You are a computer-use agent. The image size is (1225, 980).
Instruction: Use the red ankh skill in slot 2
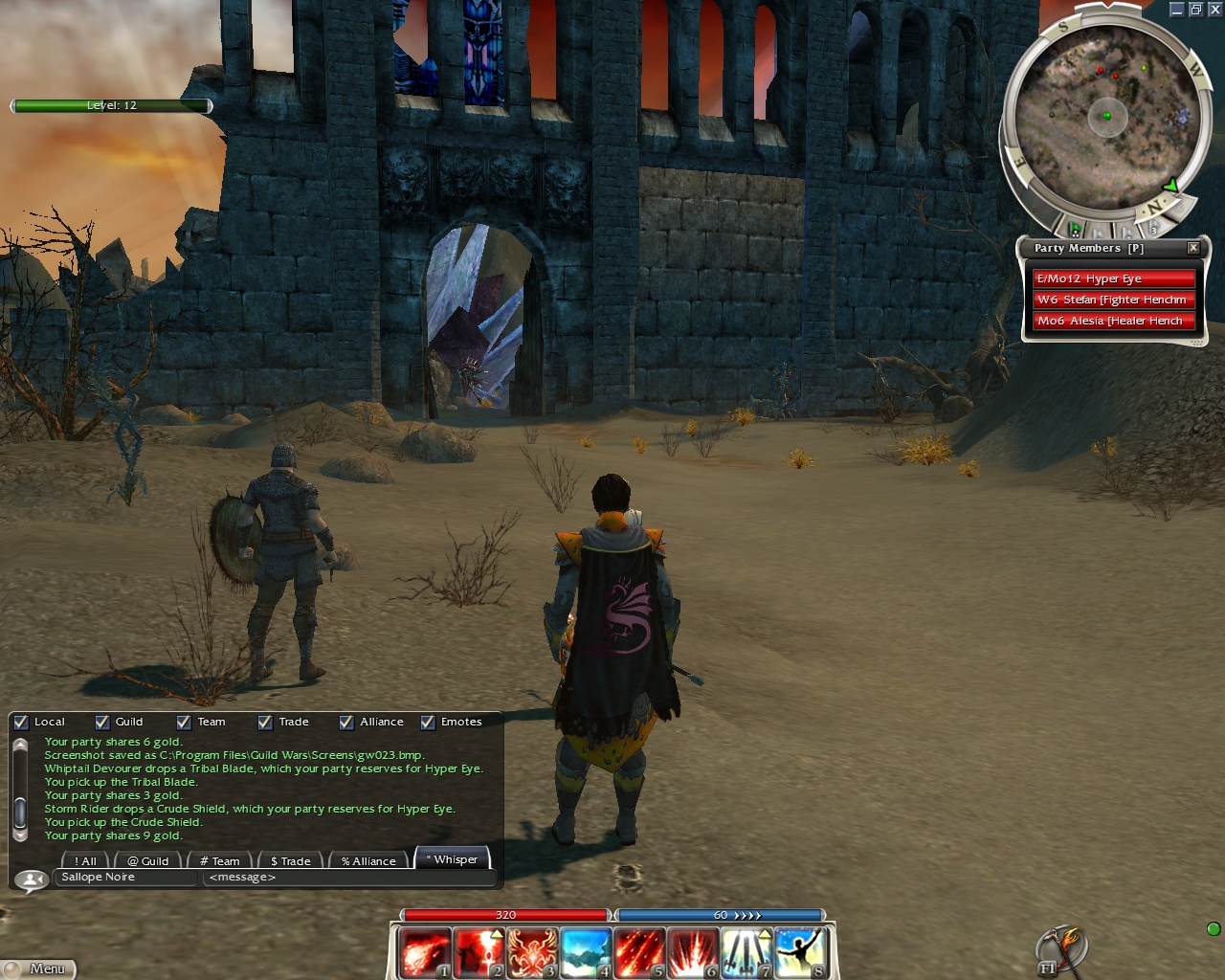[x=478, y=952]
